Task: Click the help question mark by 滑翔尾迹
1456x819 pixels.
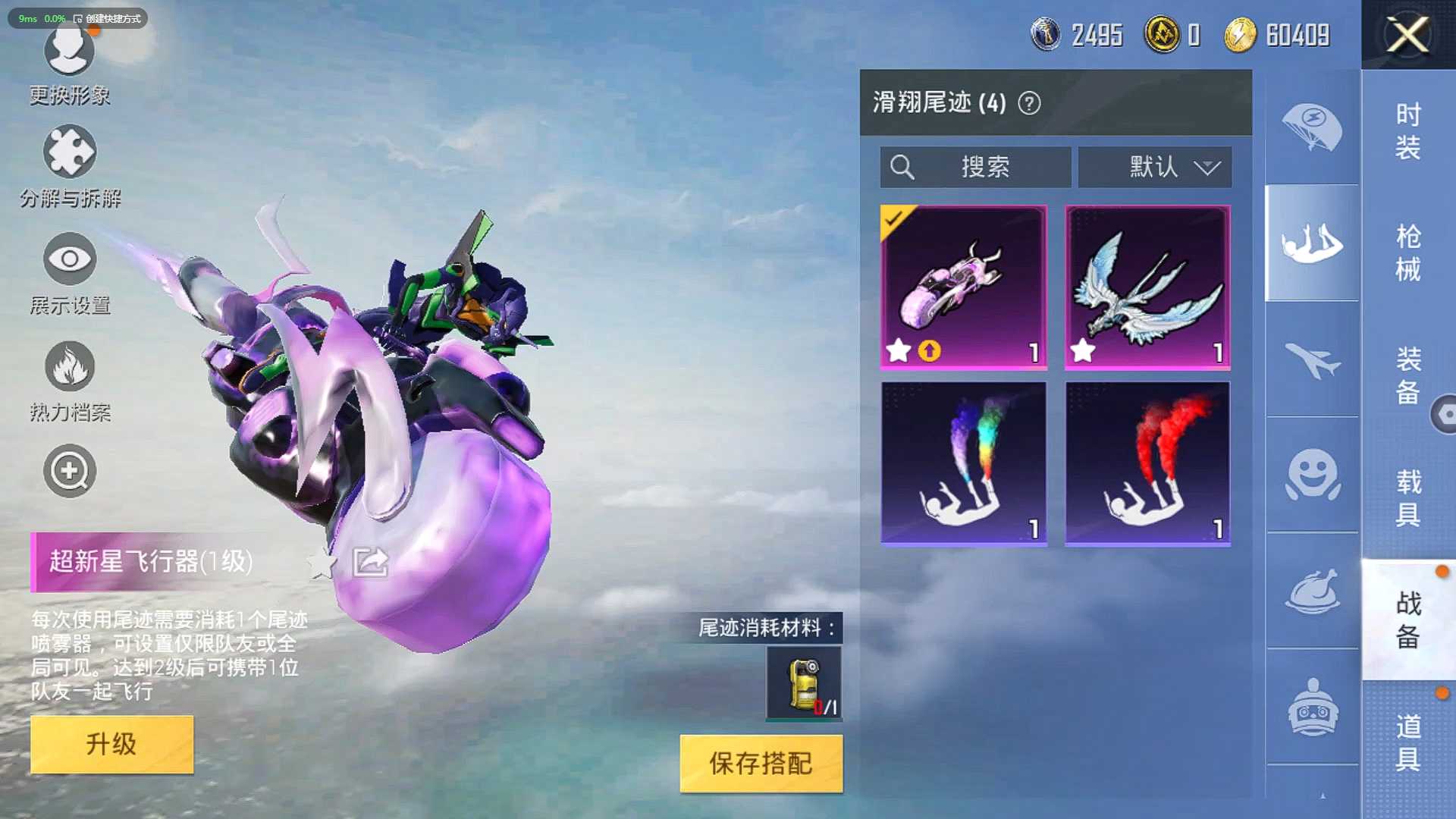Action: (x=1029, y=103)
